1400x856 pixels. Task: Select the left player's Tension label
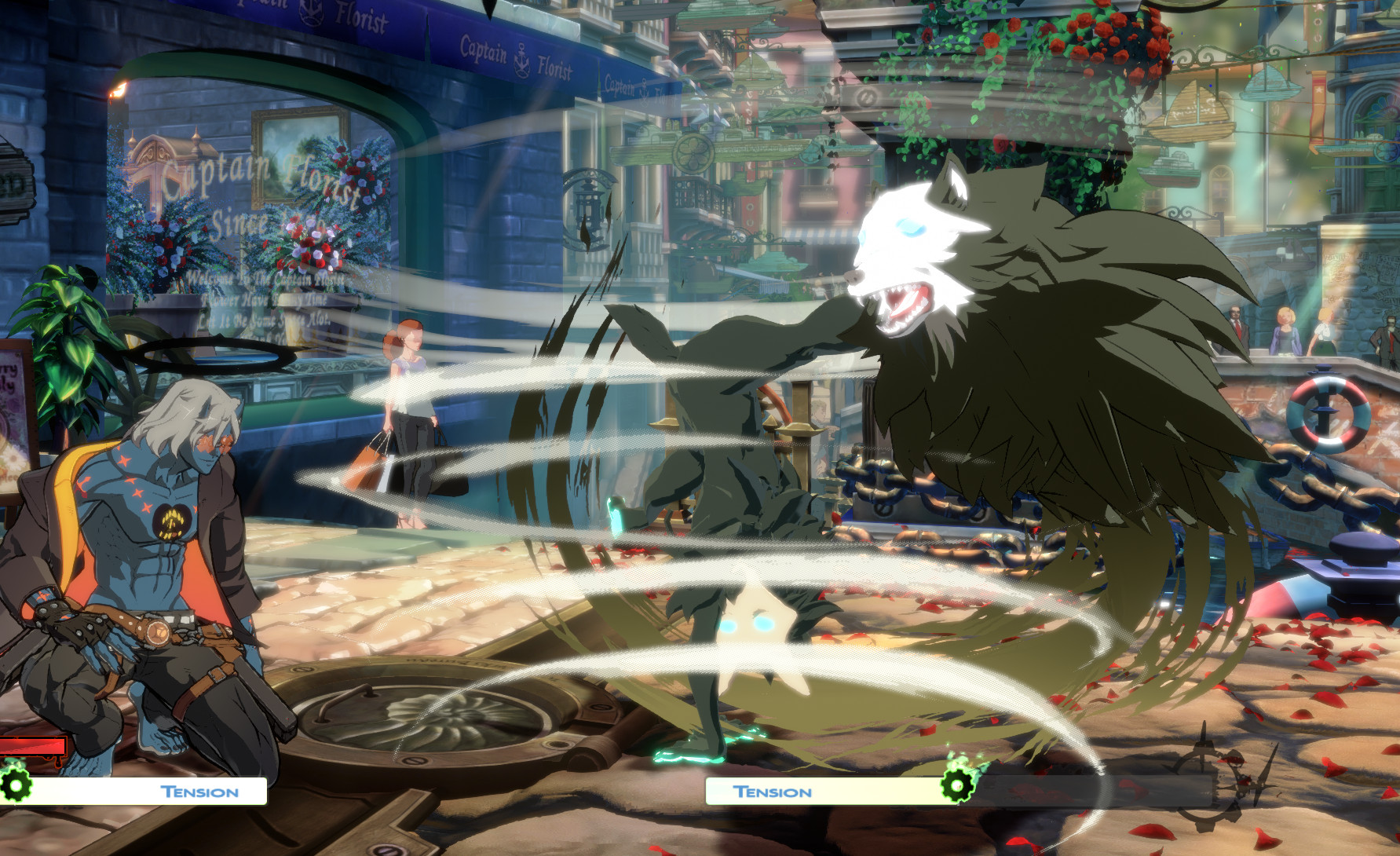[x=198, y=792]
